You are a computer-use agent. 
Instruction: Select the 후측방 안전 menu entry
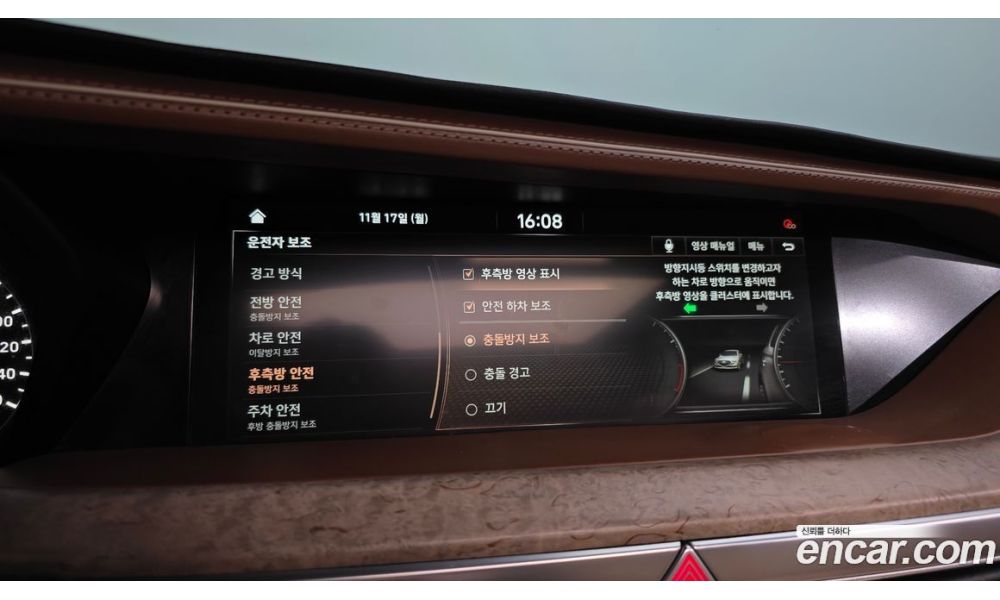pyautogui.click(x=281, y=378)
